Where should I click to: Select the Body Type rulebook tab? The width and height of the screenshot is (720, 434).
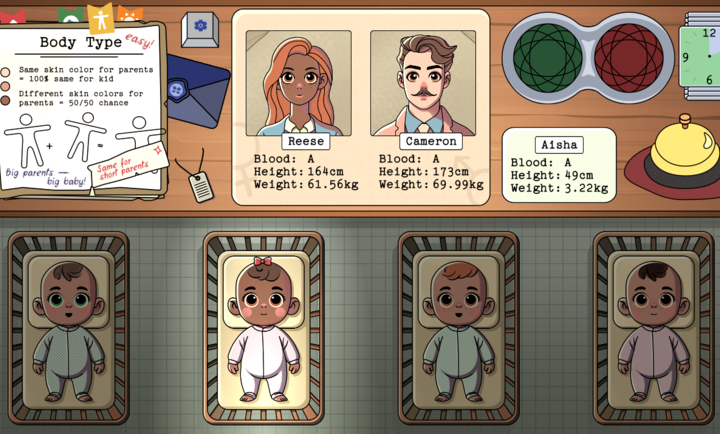pyautogui.click(x=100, y=17)
